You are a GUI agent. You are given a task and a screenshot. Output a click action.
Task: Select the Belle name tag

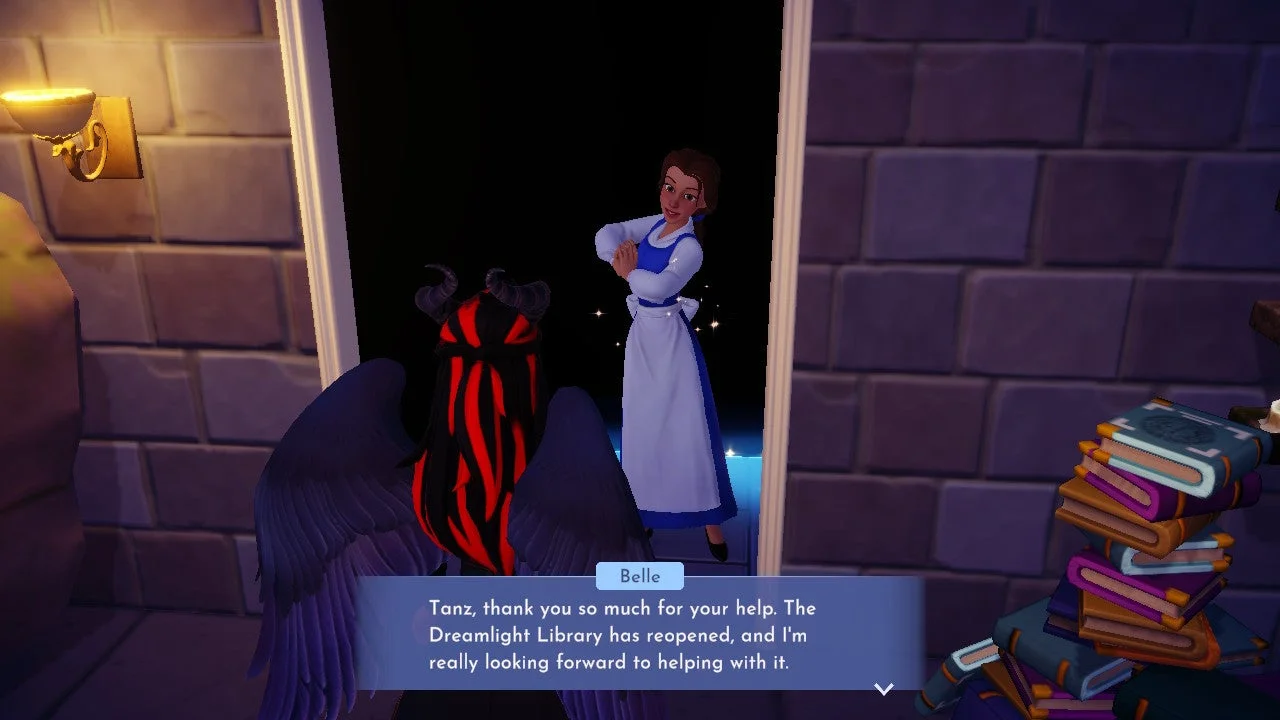(x=640, y=576)
